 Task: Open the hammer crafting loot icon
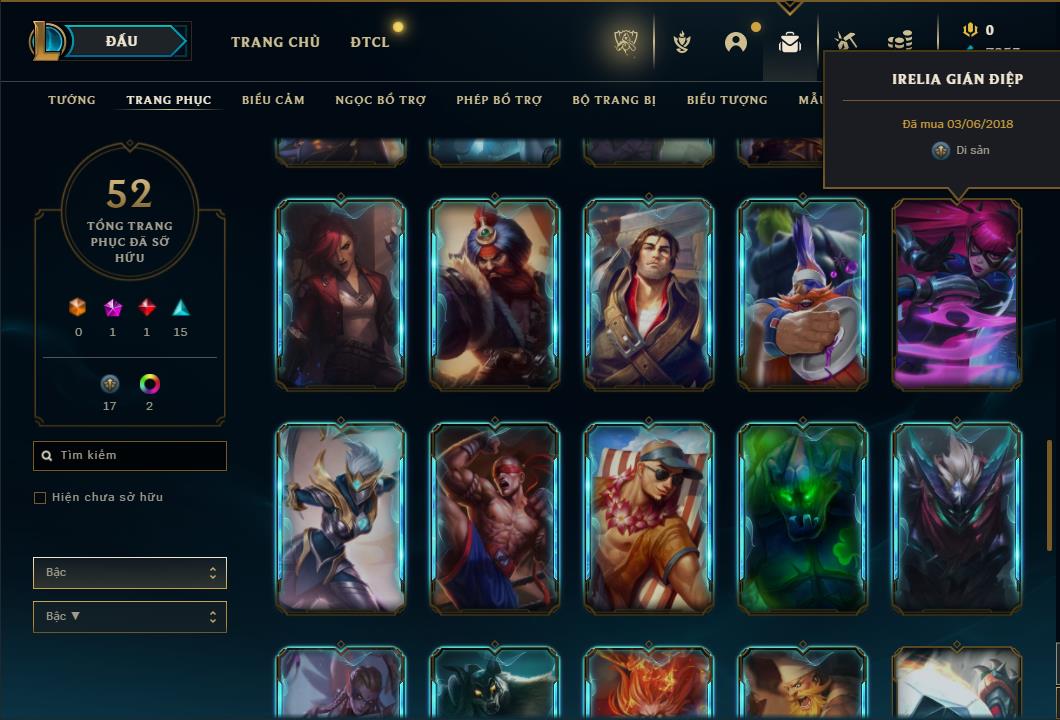tap(846, 42)
